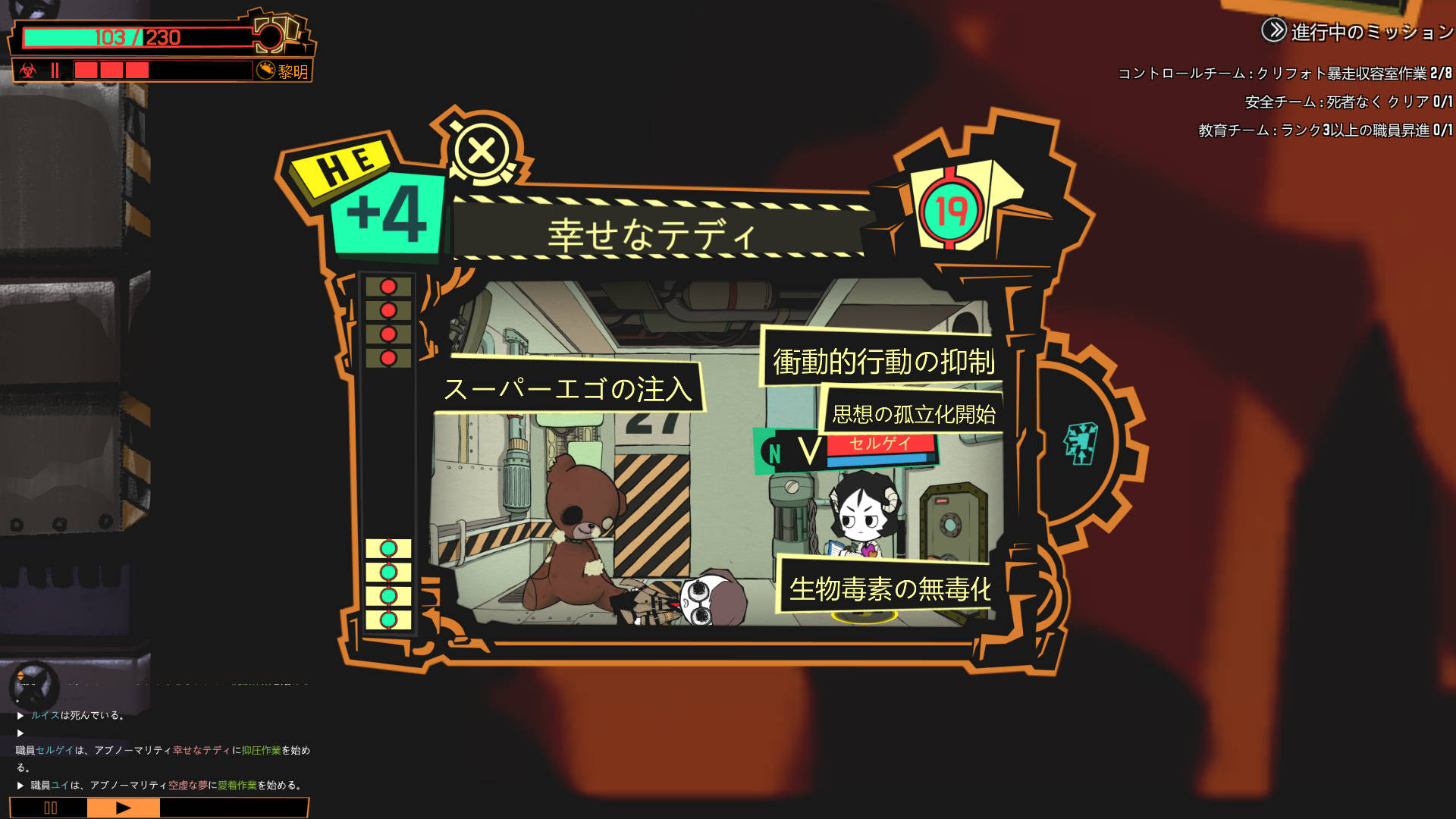Select the スーパーエゴの注入 work option

click(569, 389)
